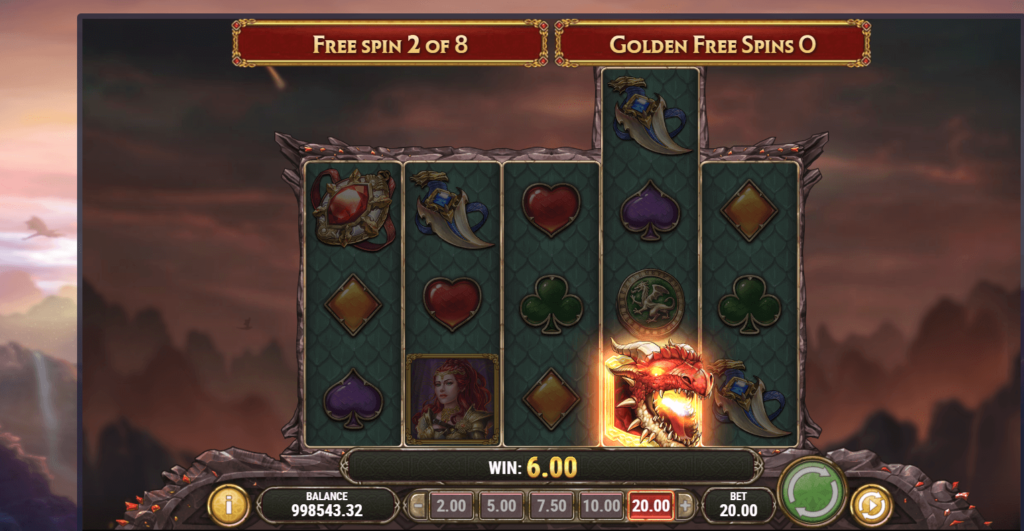This screenshot has width=1024, height=531.
Task: Select the 2.00 bet value
Action: [451, 506]
